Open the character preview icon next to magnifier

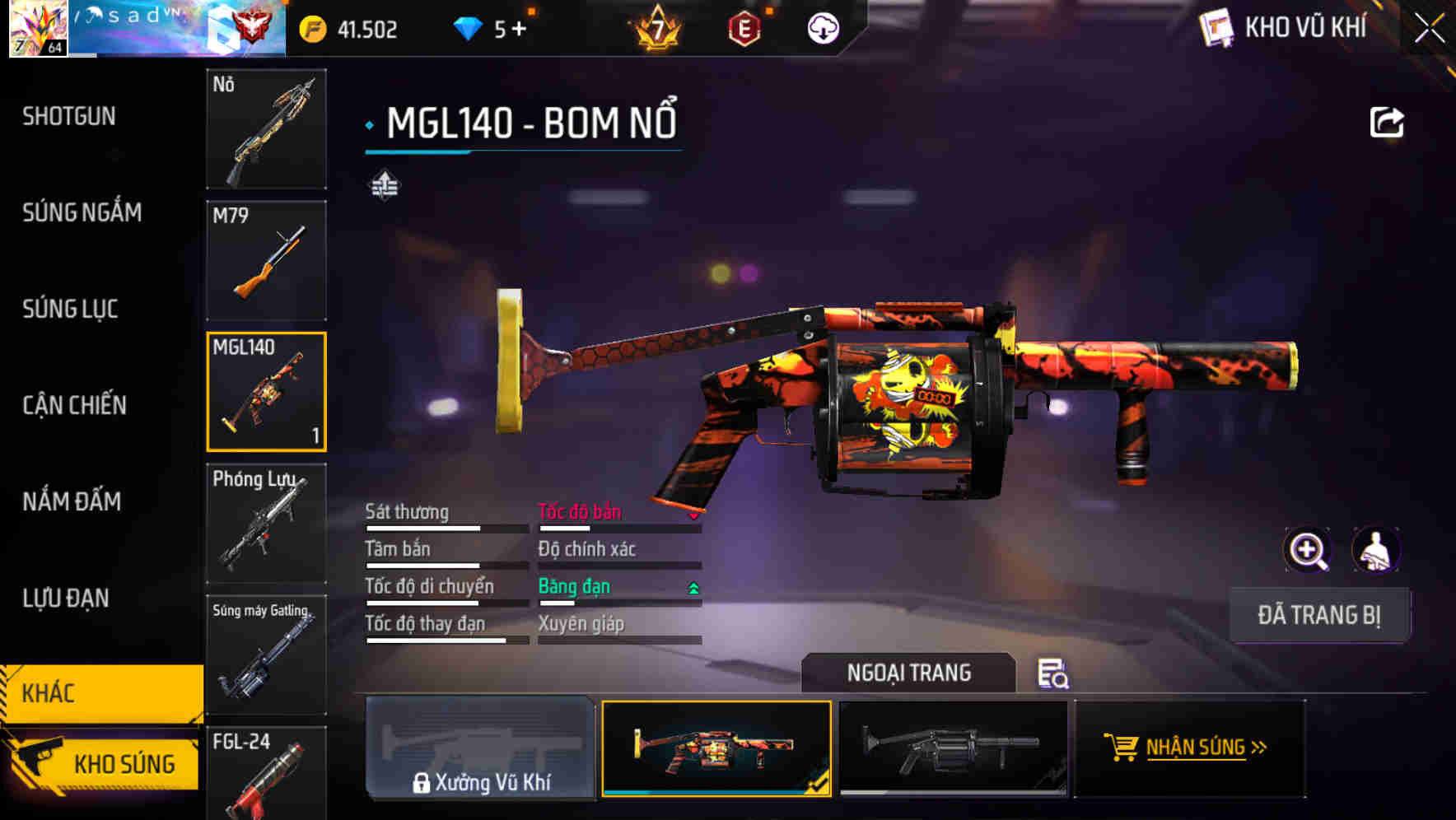1377,550
